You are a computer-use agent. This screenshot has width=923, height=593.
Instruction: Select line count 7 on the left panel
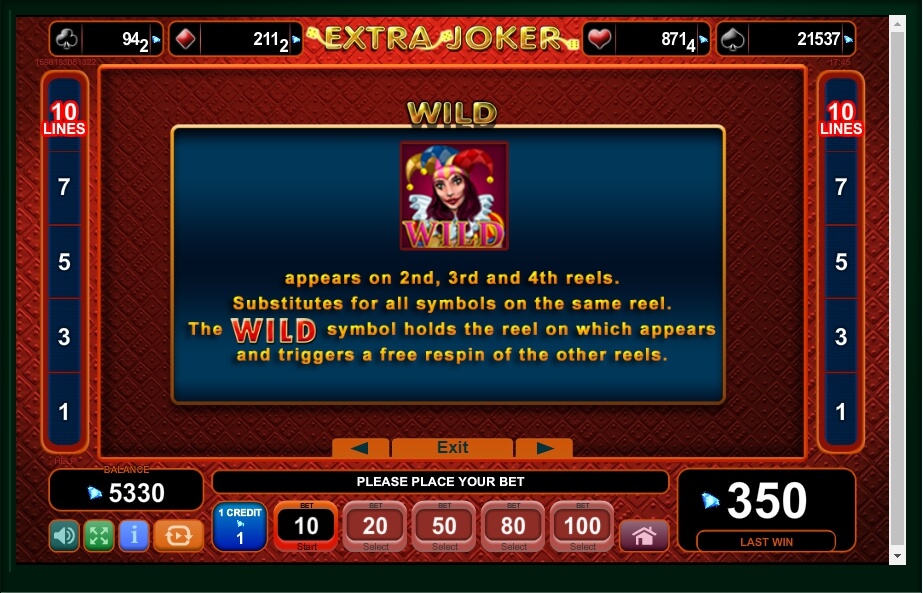[x=64, y=187]
